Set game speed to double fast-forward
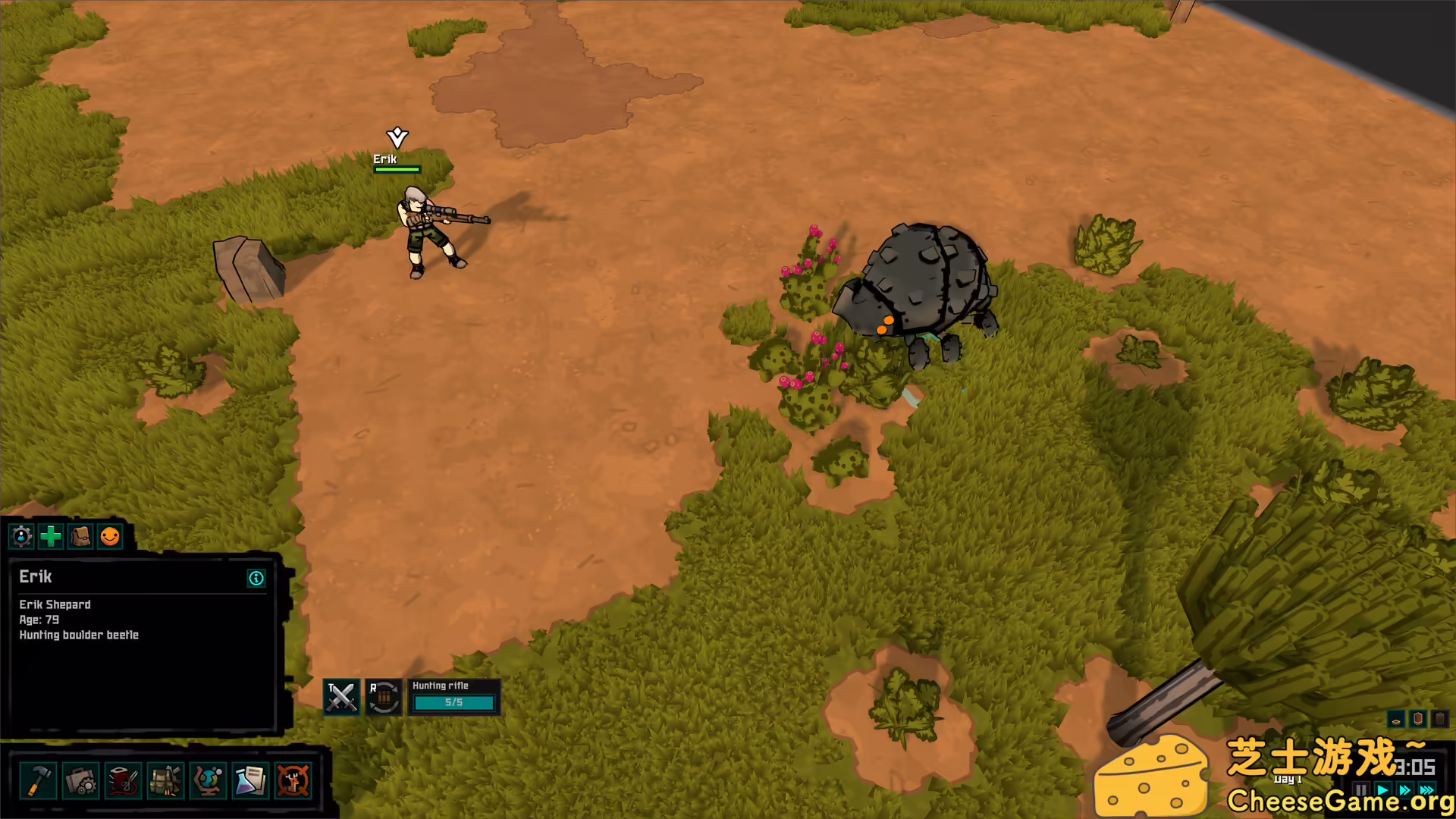 point(1405,790)
